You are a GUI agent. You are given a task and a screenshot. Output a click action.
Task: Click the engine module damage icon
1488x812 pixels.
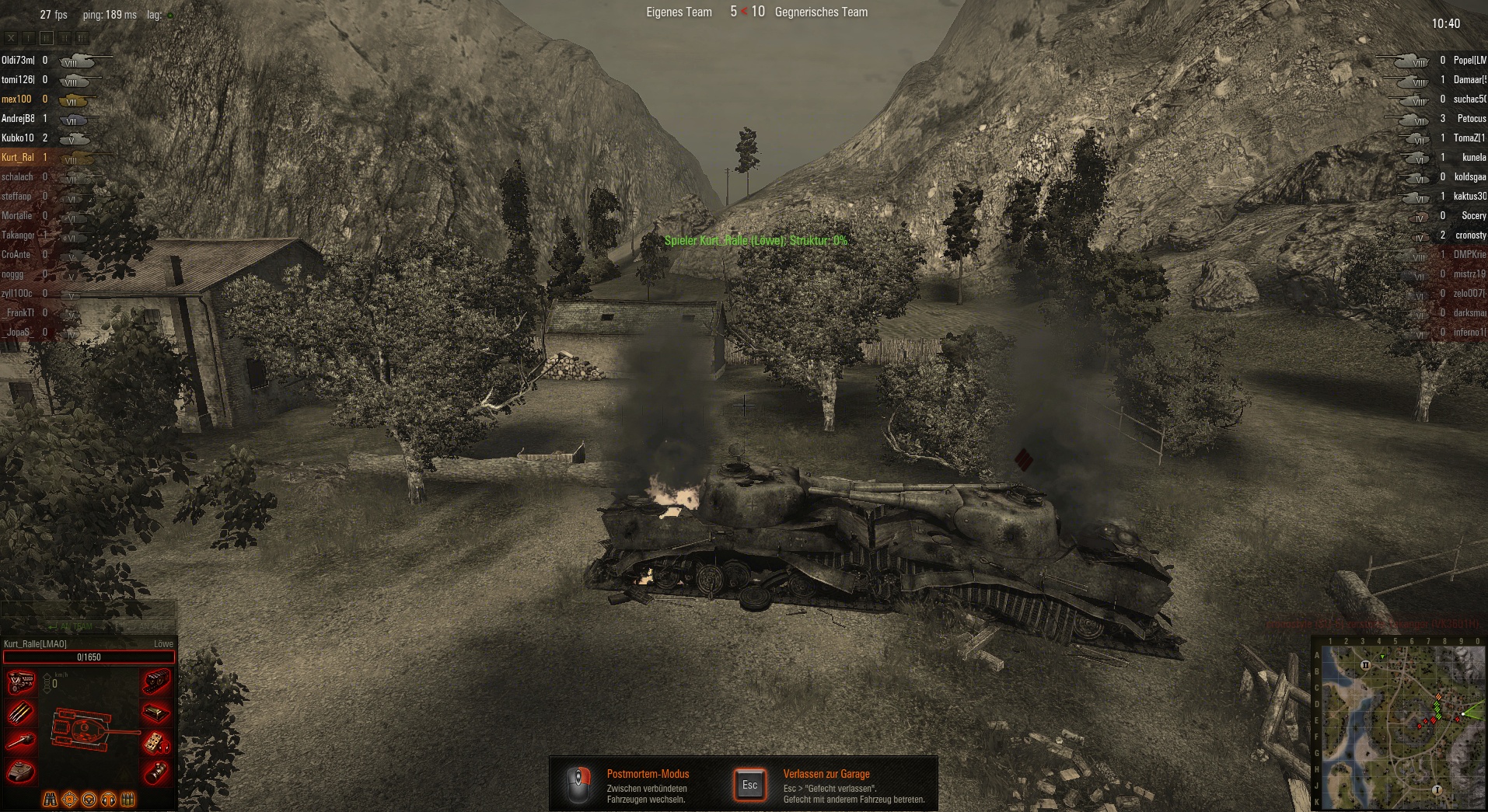coord(21,682)
